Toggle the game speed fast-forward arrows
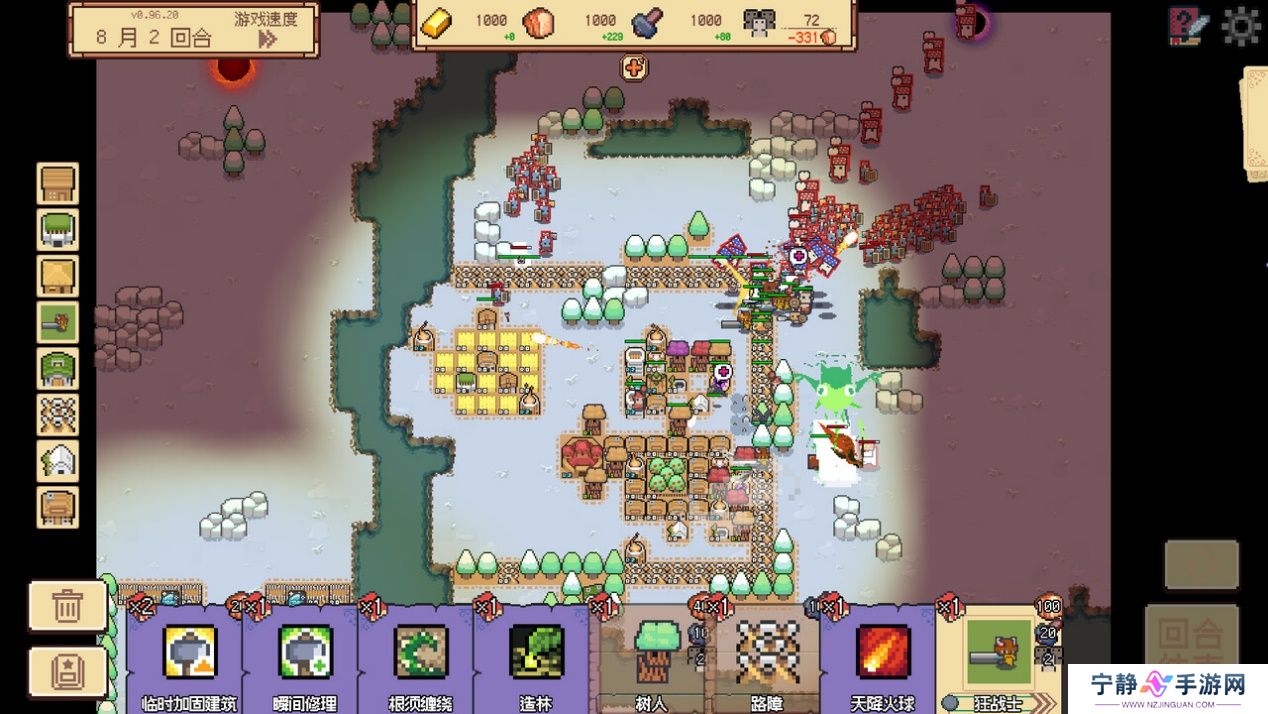 pyautogui.click(x=267, y=39)
